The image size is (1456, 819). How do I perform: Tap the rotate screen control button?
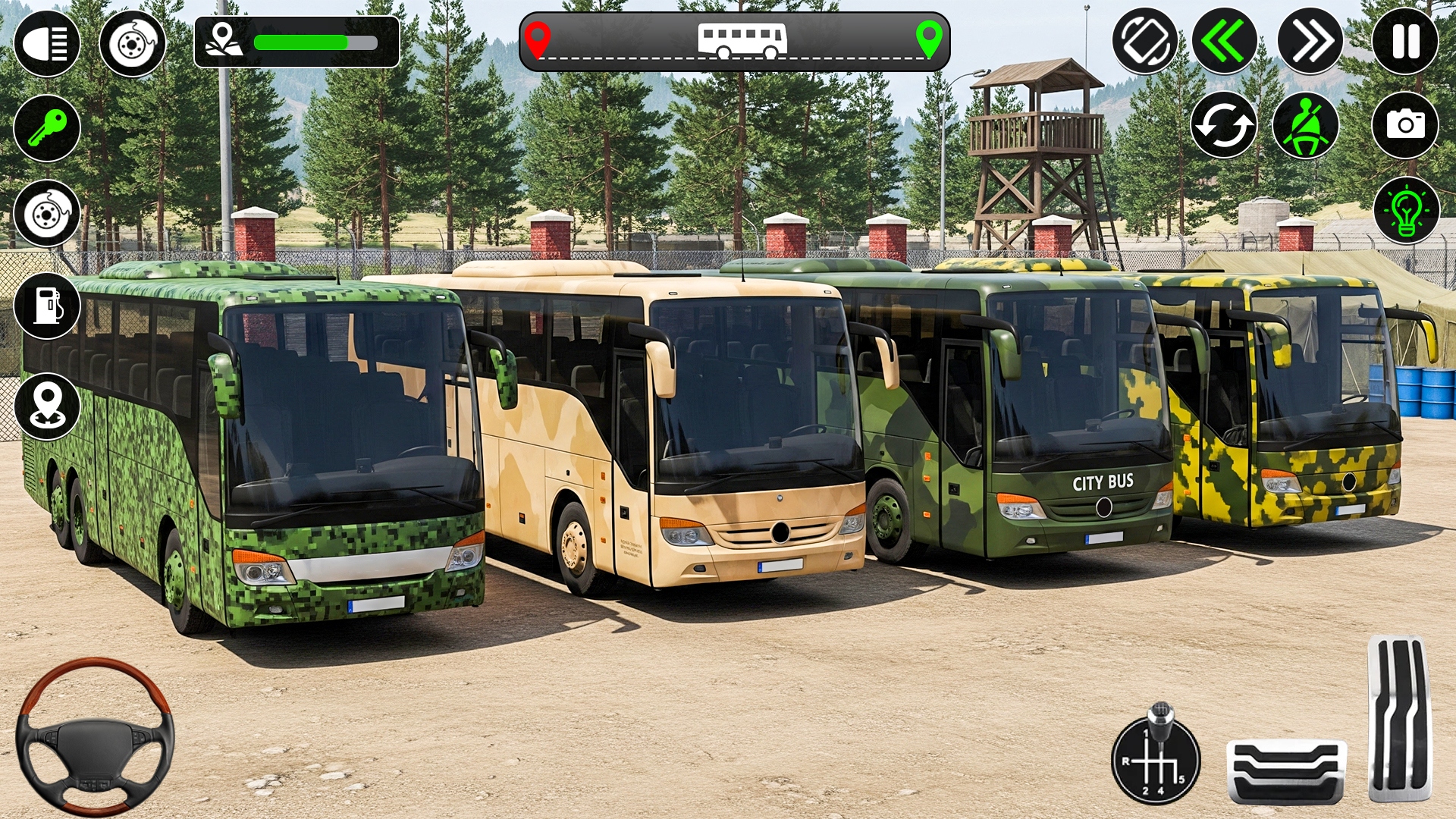pyautogui.click(x=1144, y=41)
